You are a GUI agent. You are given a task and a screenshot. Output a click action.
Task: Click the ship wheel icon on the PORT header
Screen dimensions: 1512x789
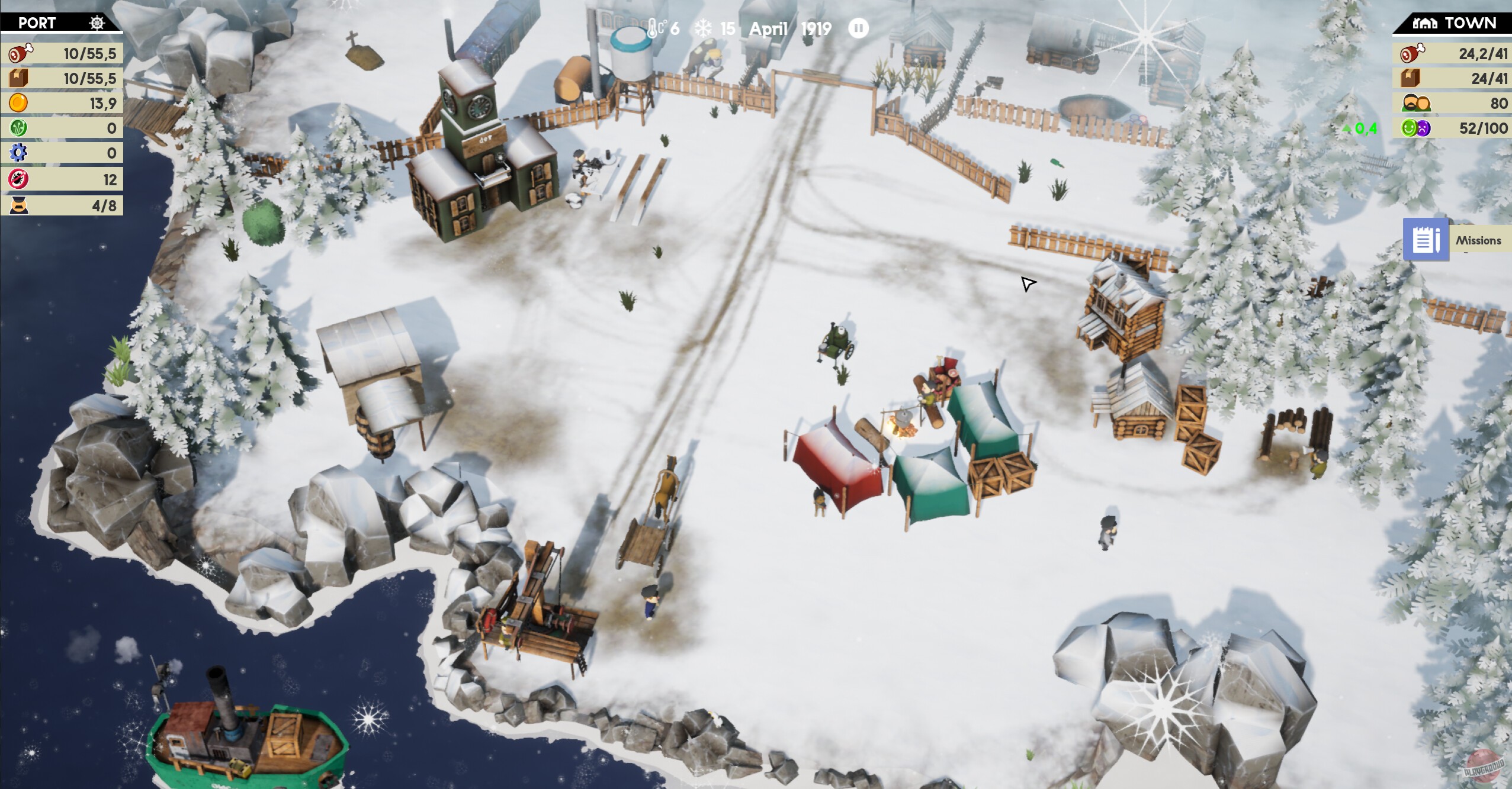(x=97, y=23)
